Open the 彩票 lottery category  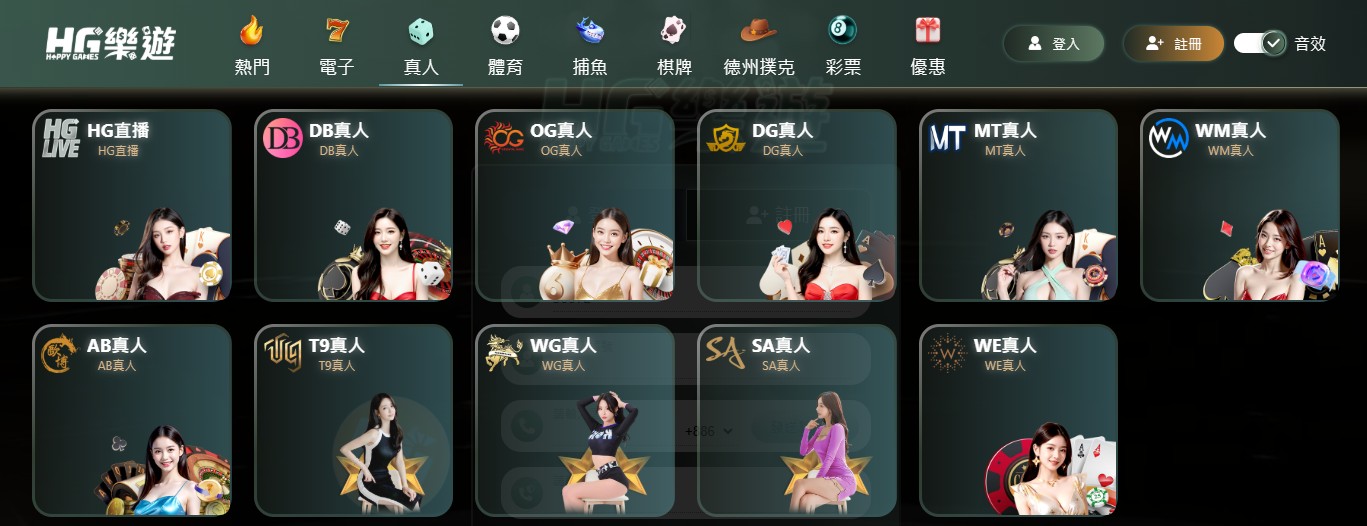pyautogui.click(x=843, y=47)
